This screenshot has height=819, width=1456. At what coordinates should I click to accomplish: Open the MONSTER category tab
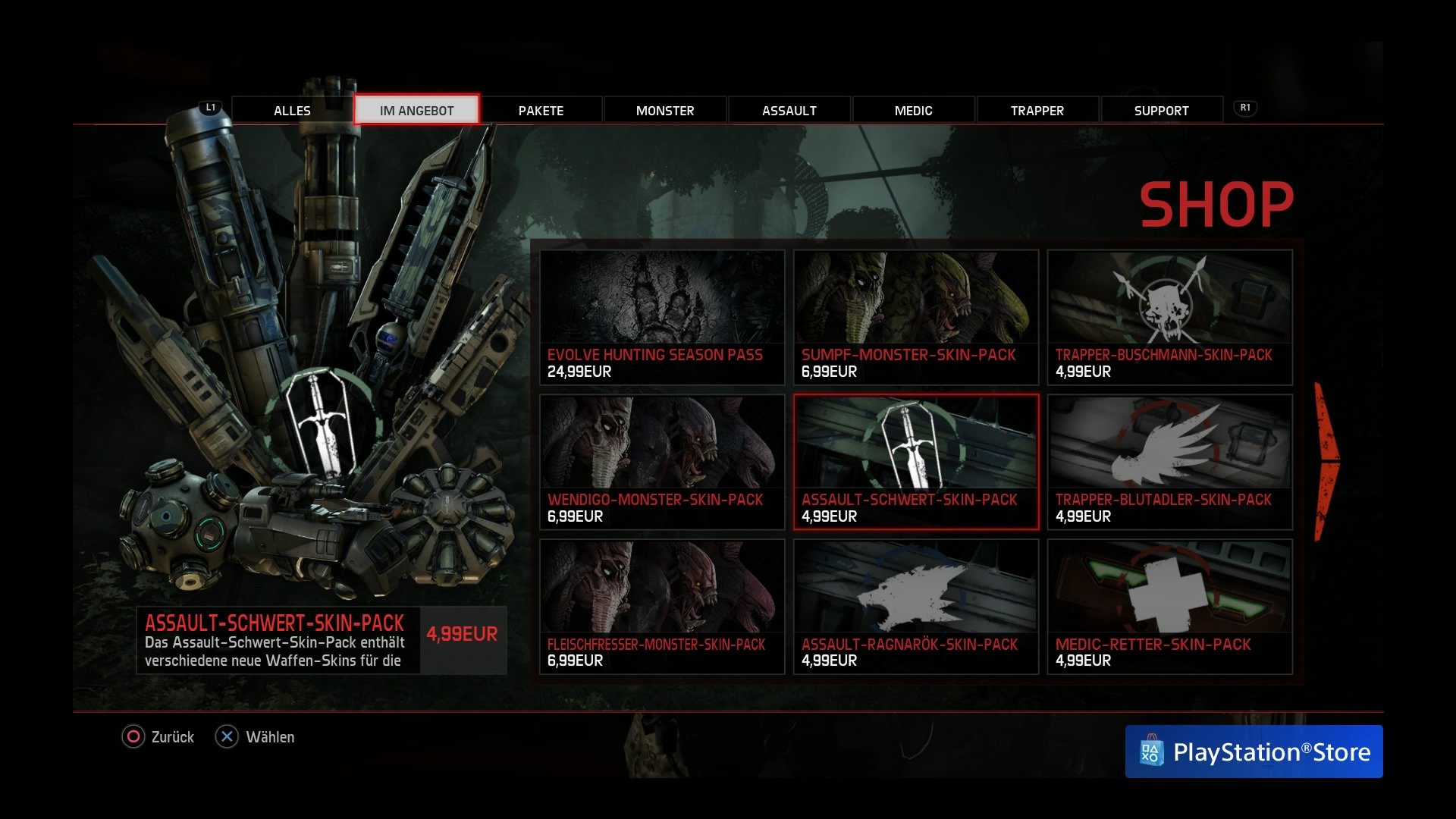[664, 110]
